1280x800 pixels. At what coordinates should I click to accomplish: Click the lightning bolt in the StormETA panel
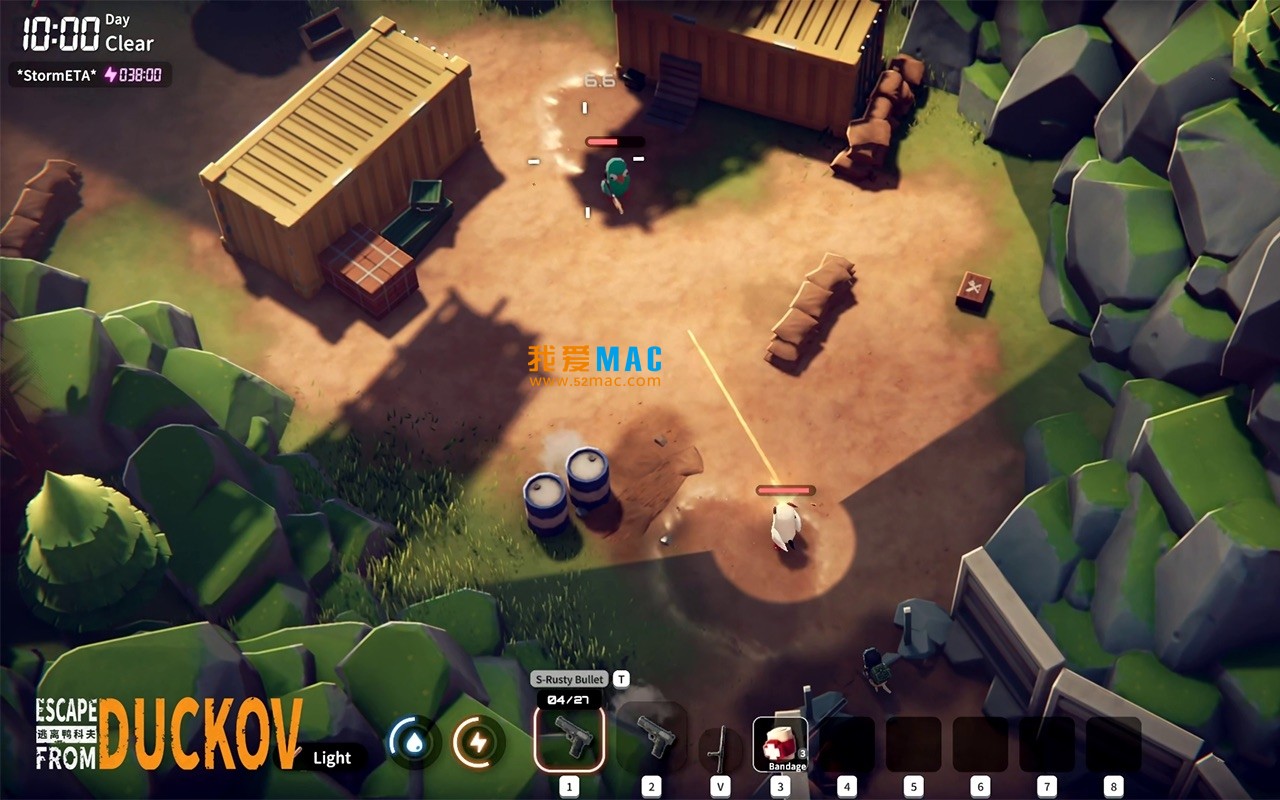coord(108,74)
